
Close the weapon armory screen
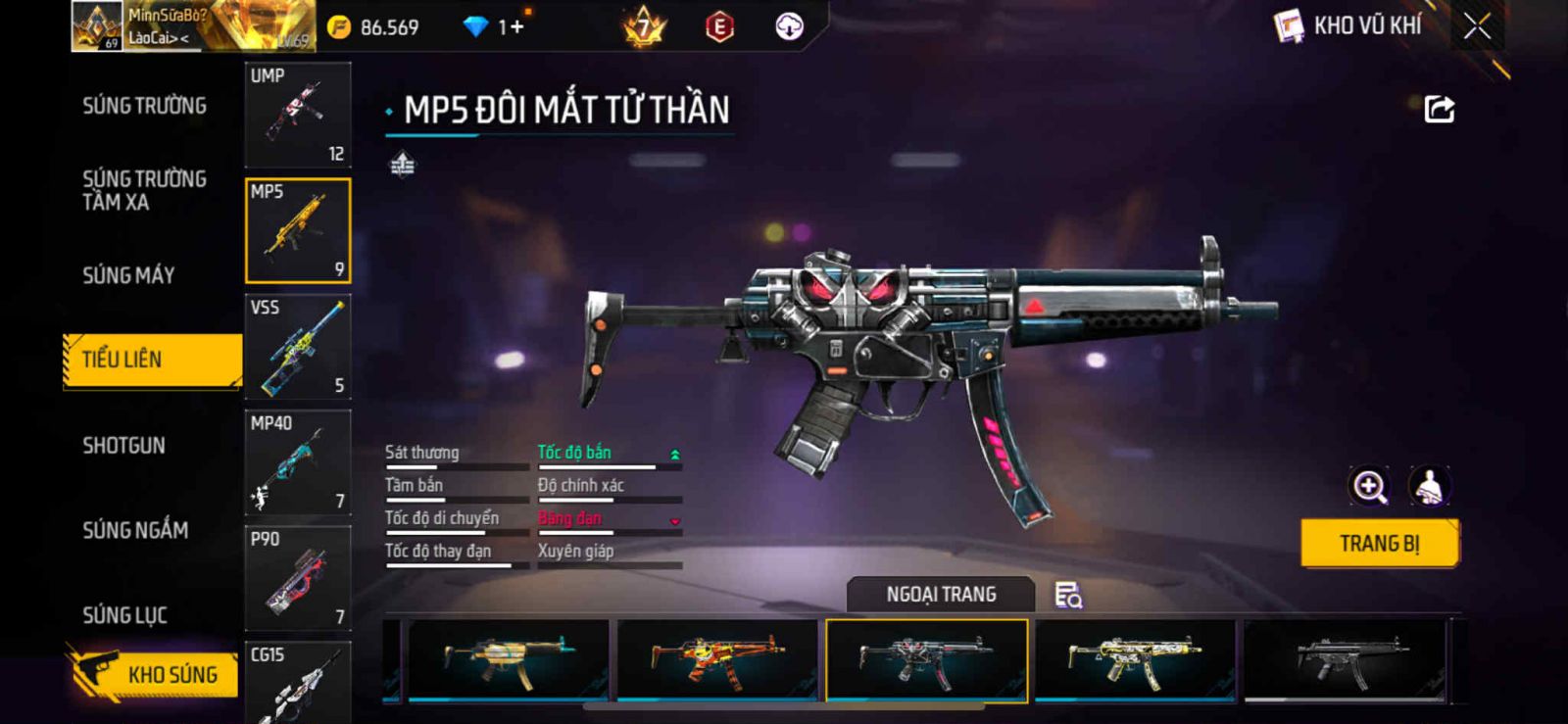pos(1477,26)
